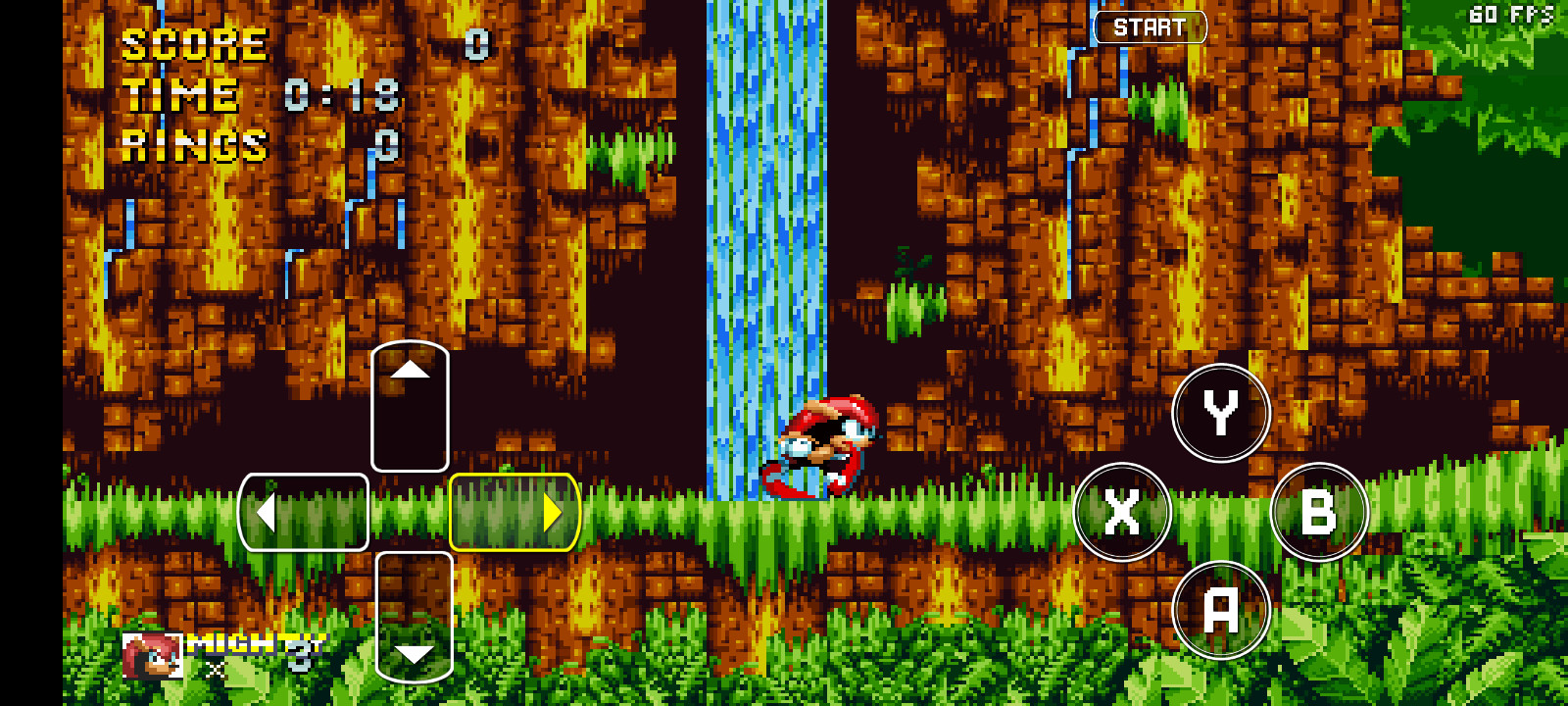The height and width of the screenshot is (706, 1568).
Task: Tap the Y action button
Action: 1221,412
